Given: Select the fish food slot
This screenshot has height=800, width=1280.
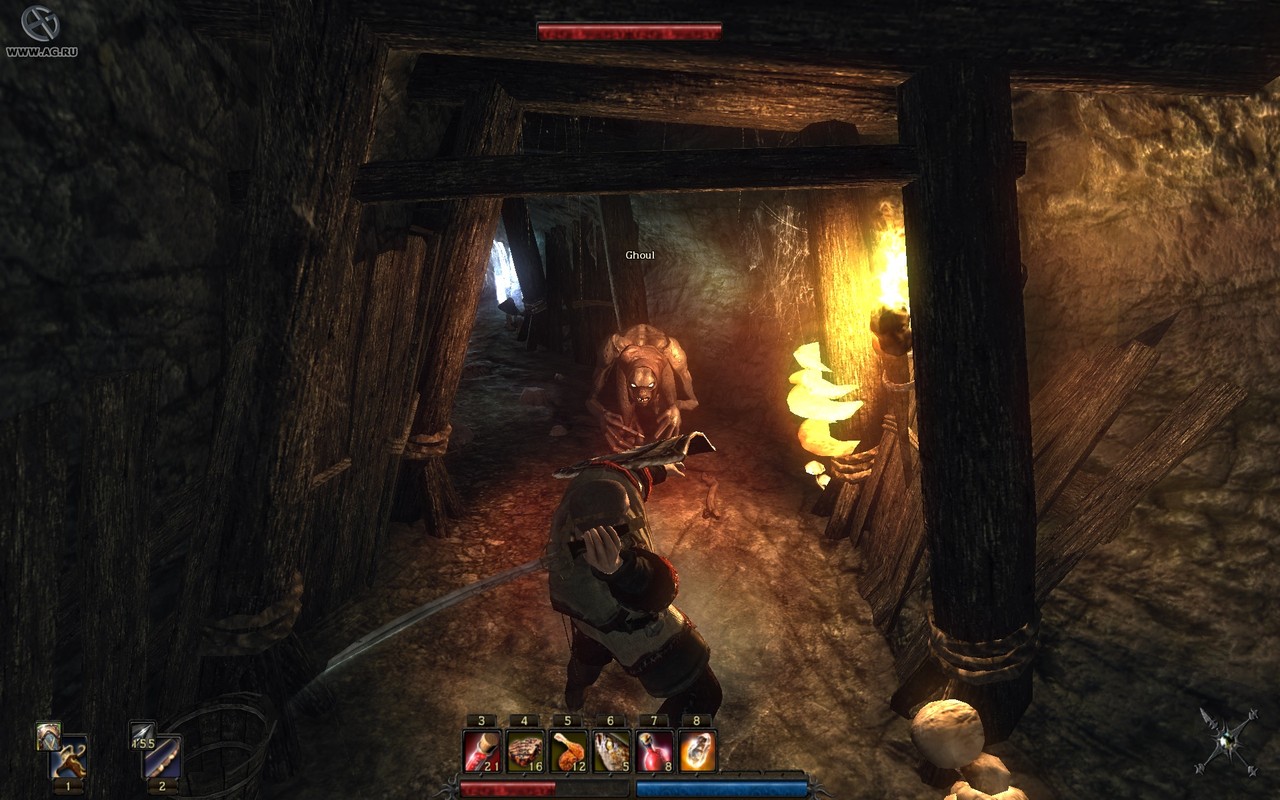Looking at the screenshot, I should pos(611,751).
